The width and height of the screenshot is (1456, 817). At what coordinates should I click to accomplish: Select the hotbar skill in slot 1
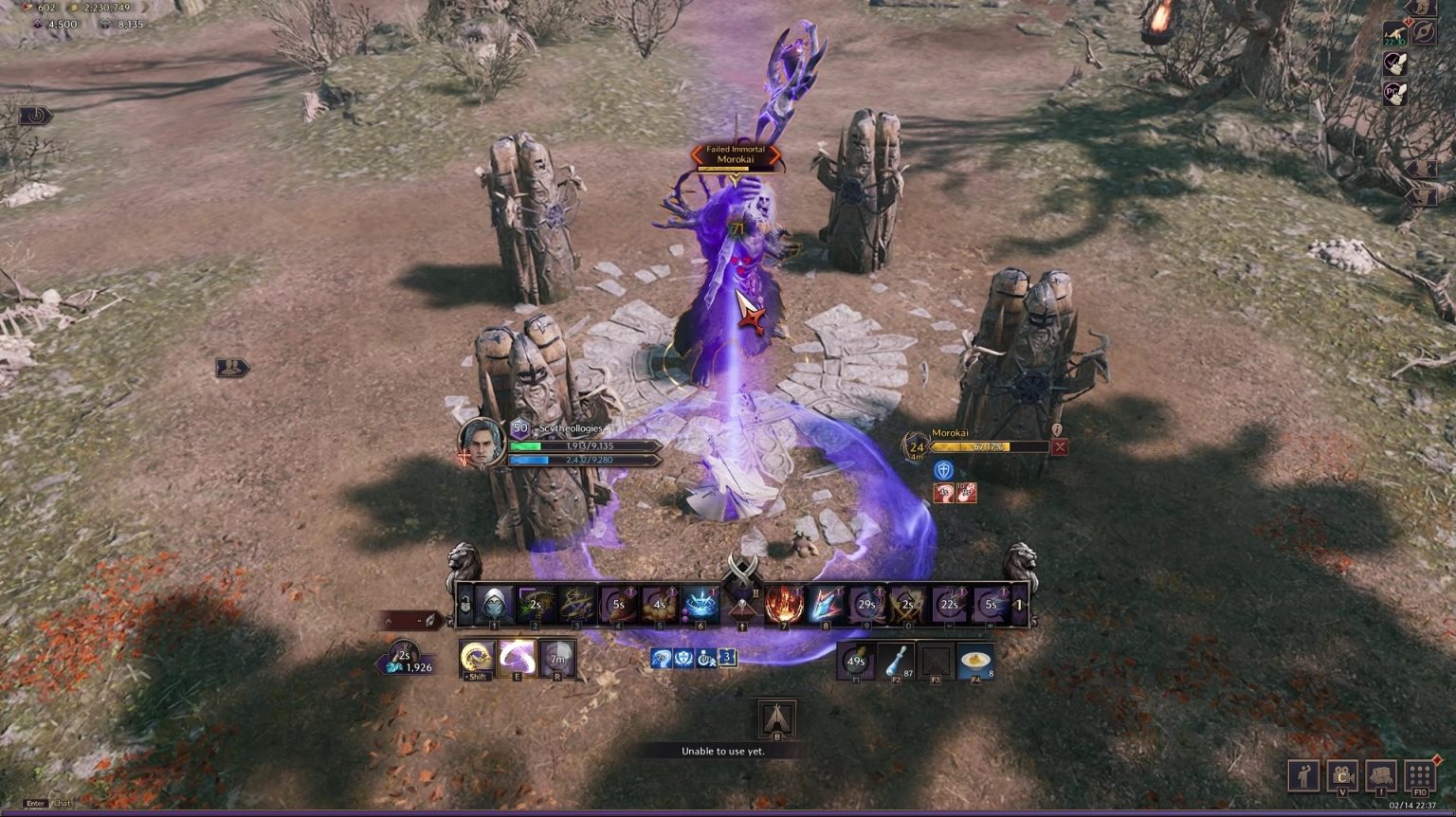click(x=494, y=606)
